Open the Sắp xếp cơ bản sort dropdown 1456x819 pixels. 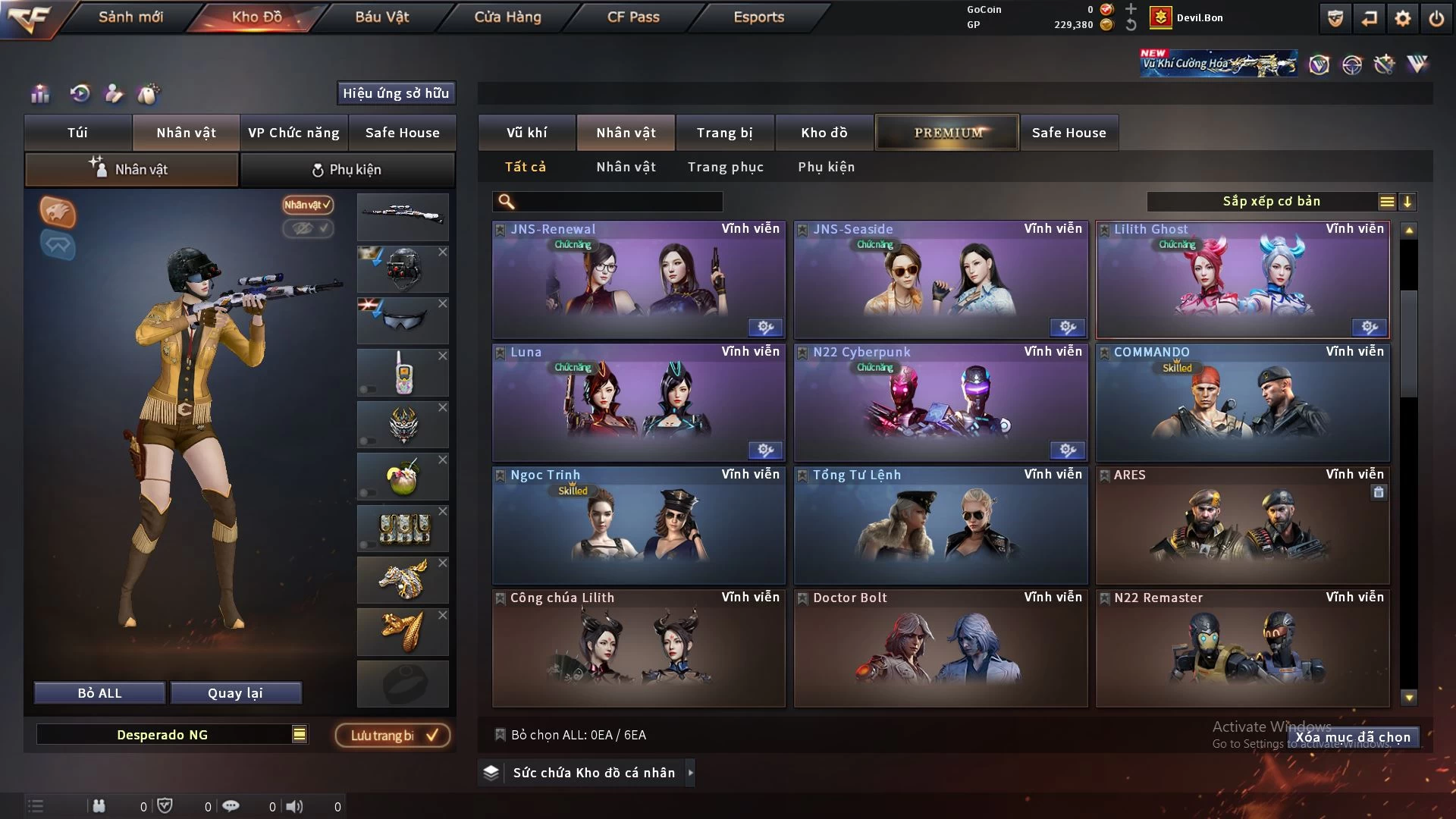(1271, 202)
